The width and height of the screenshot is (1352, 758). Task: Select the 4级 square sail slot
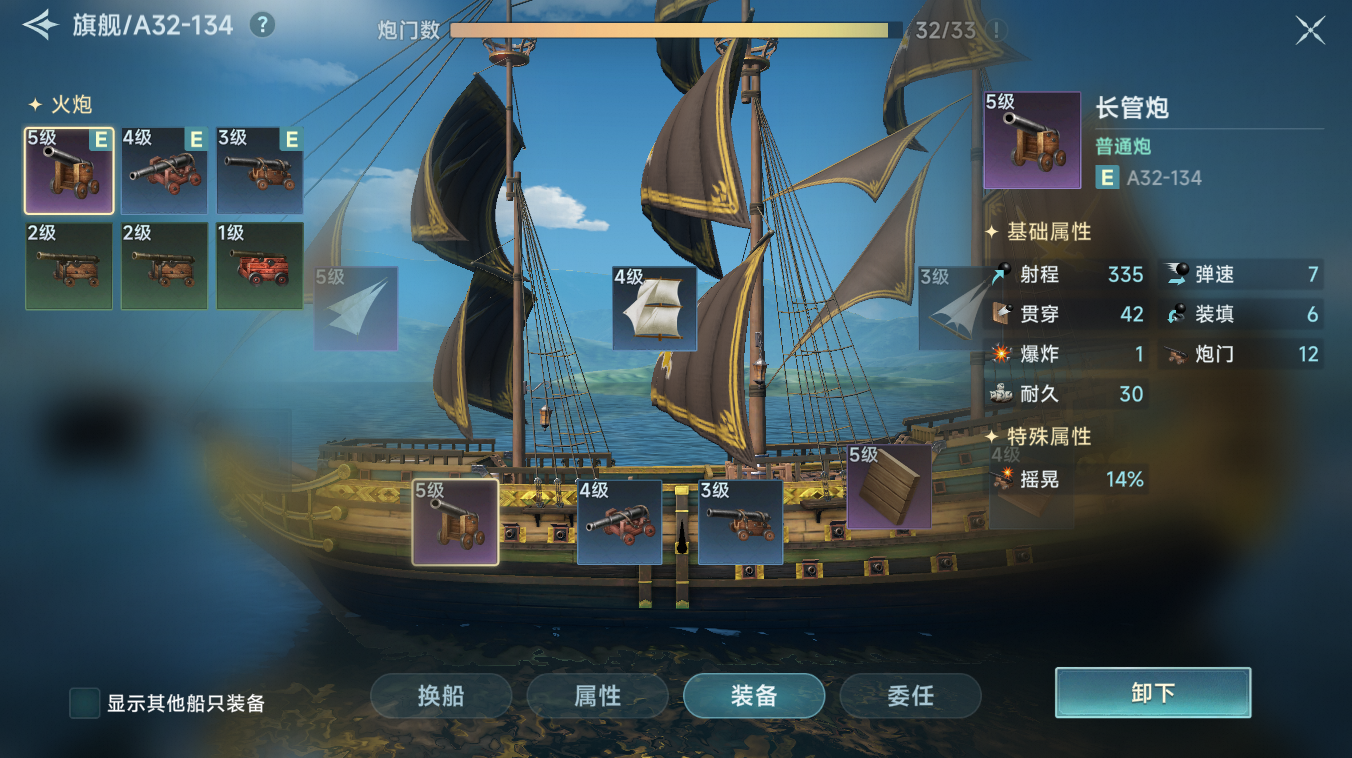[x=654, y=308]
